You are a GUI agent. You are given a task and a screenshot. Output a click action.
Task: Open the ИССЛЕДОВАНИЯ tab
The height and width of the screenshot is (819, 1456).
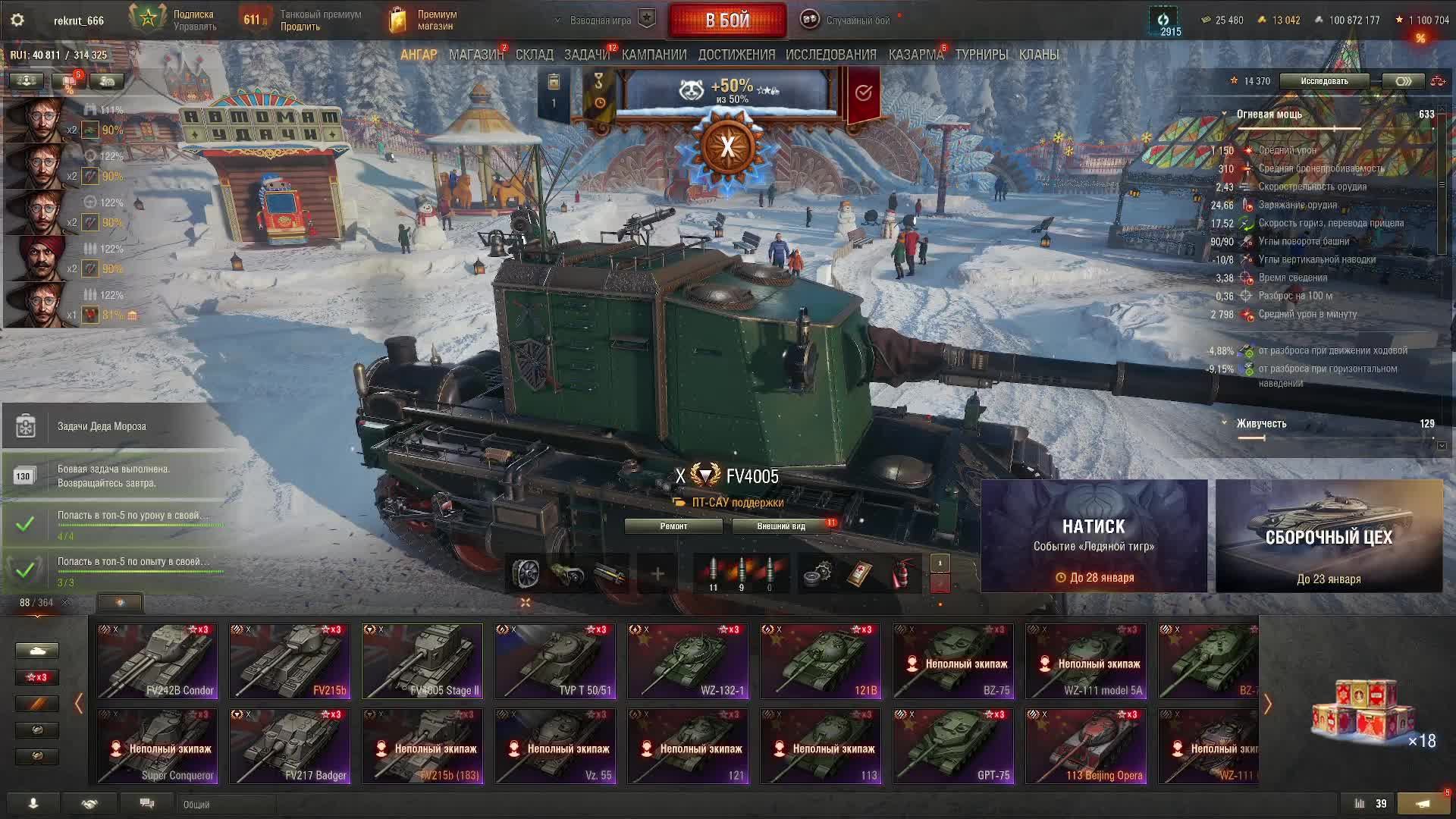pyautogui.click(x=830, y=55)
